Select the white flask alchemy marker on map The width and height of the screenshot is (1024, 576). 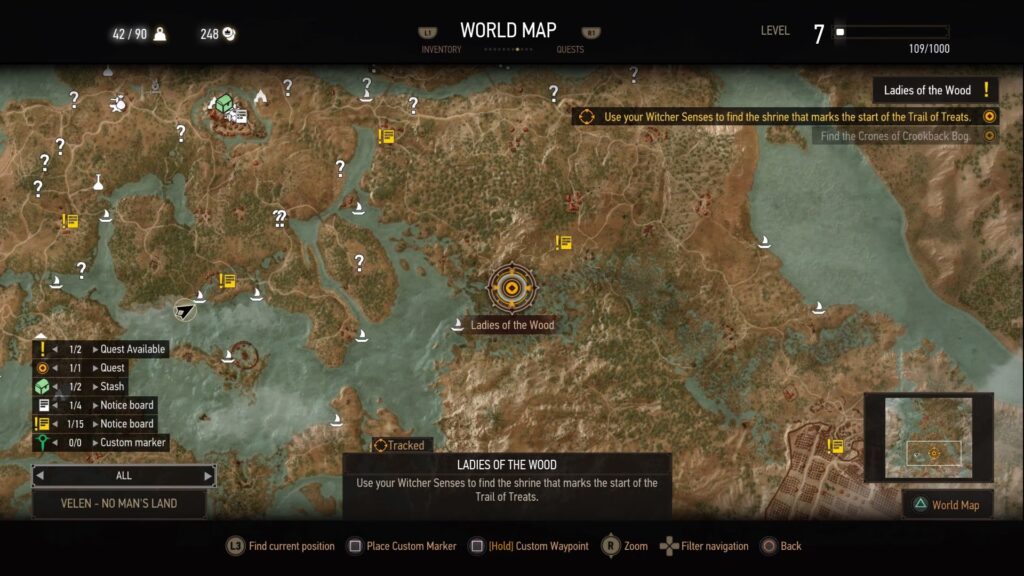pyautogui.click(x=99, y=182)
